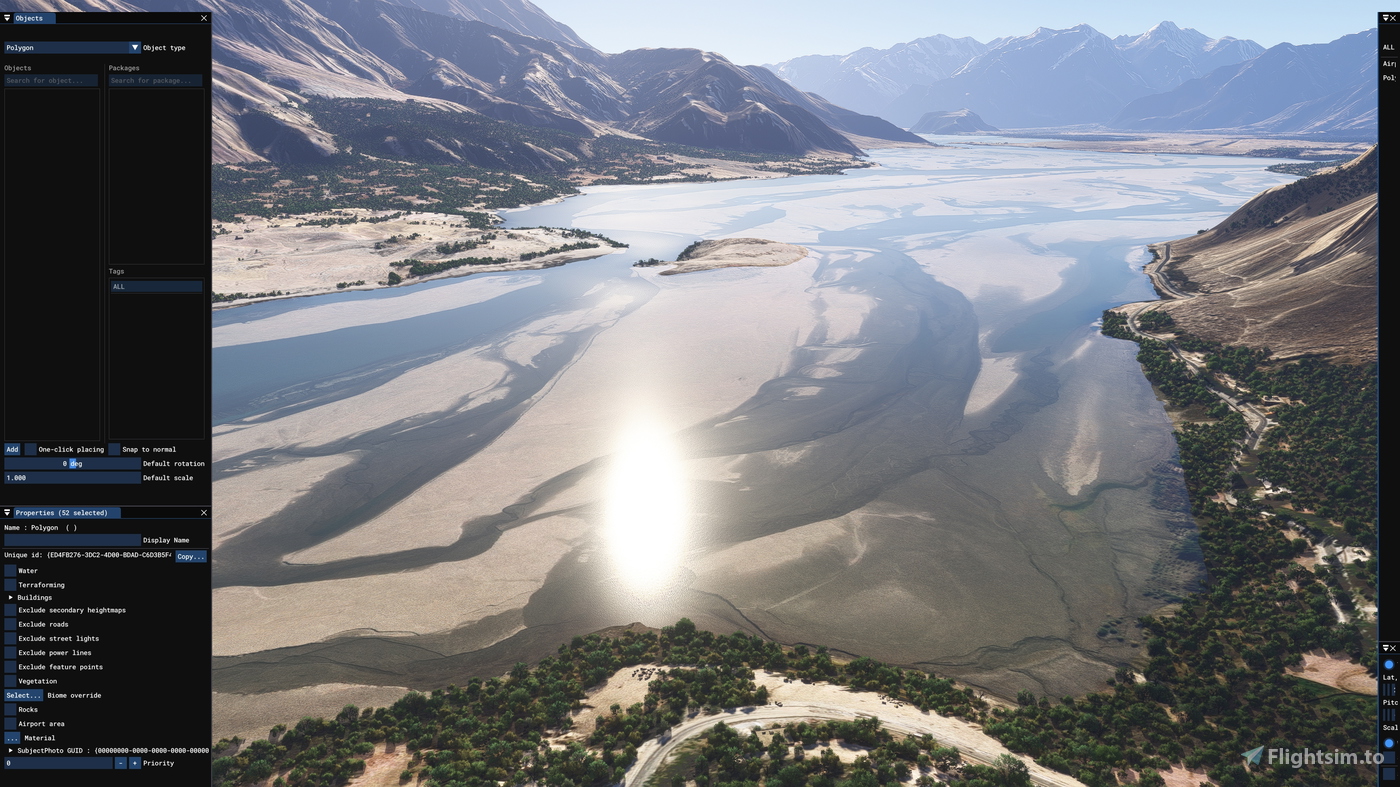Expand the Buildings section in Properties
The image size is (1400, 787).
click(x=9, y=597)
